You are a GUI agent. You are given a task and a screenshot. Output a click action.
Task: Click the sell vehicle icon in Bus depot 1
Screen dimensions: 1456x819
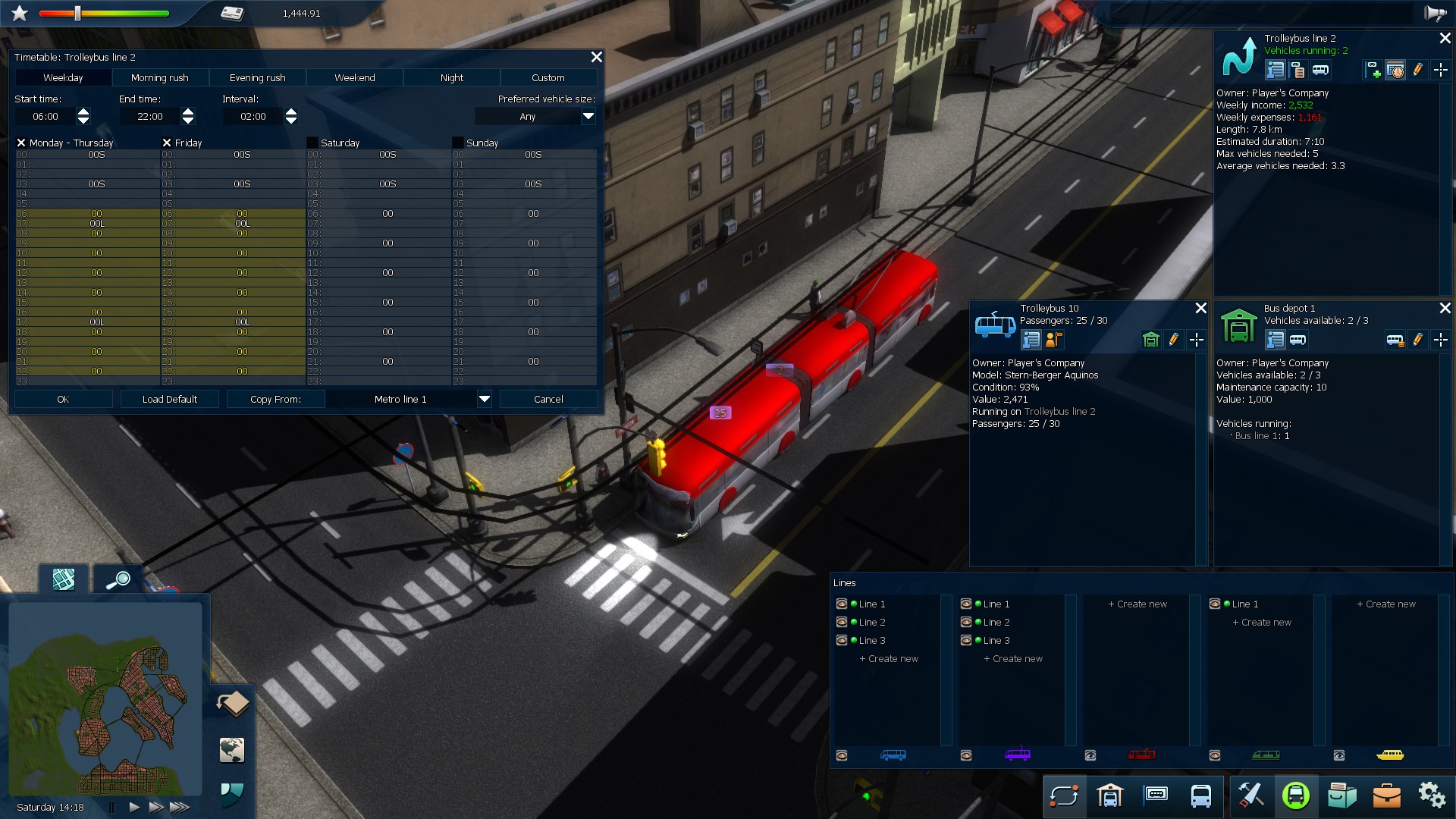(1398, 340)
